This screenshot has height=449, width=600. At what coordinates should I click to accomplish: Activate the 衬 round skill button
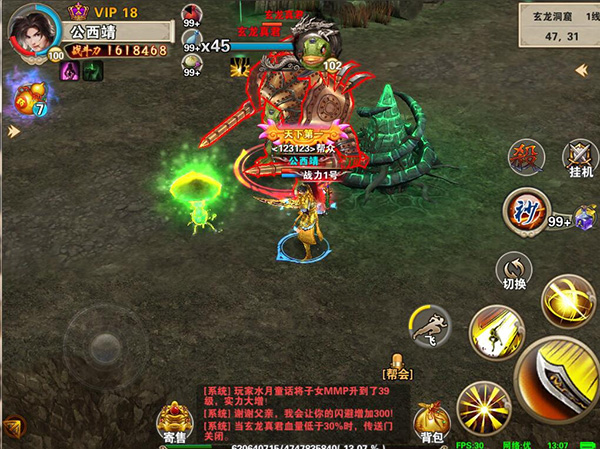click(526, 209)
